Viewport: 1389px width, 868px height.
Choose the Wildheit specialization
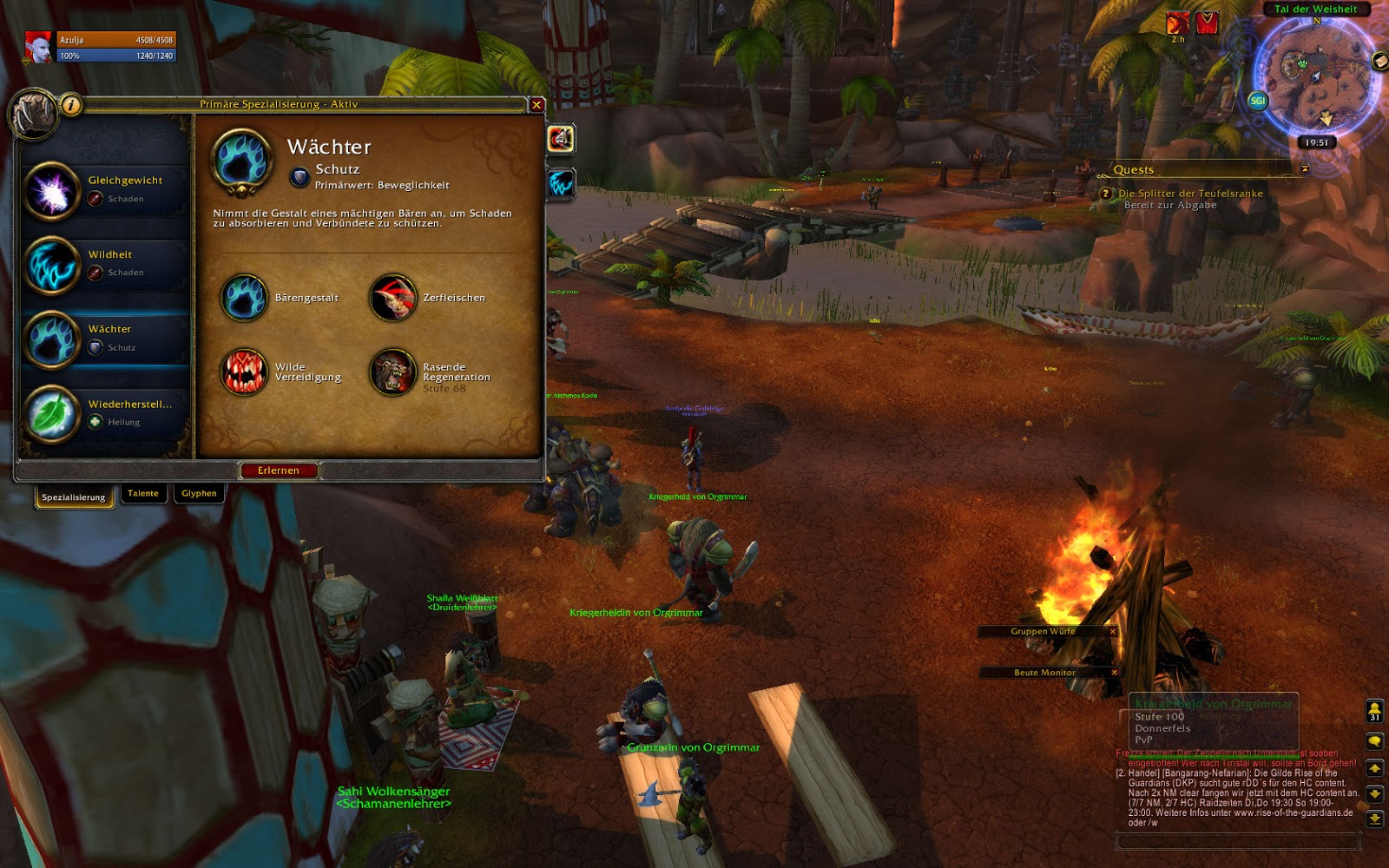(106, 264)
